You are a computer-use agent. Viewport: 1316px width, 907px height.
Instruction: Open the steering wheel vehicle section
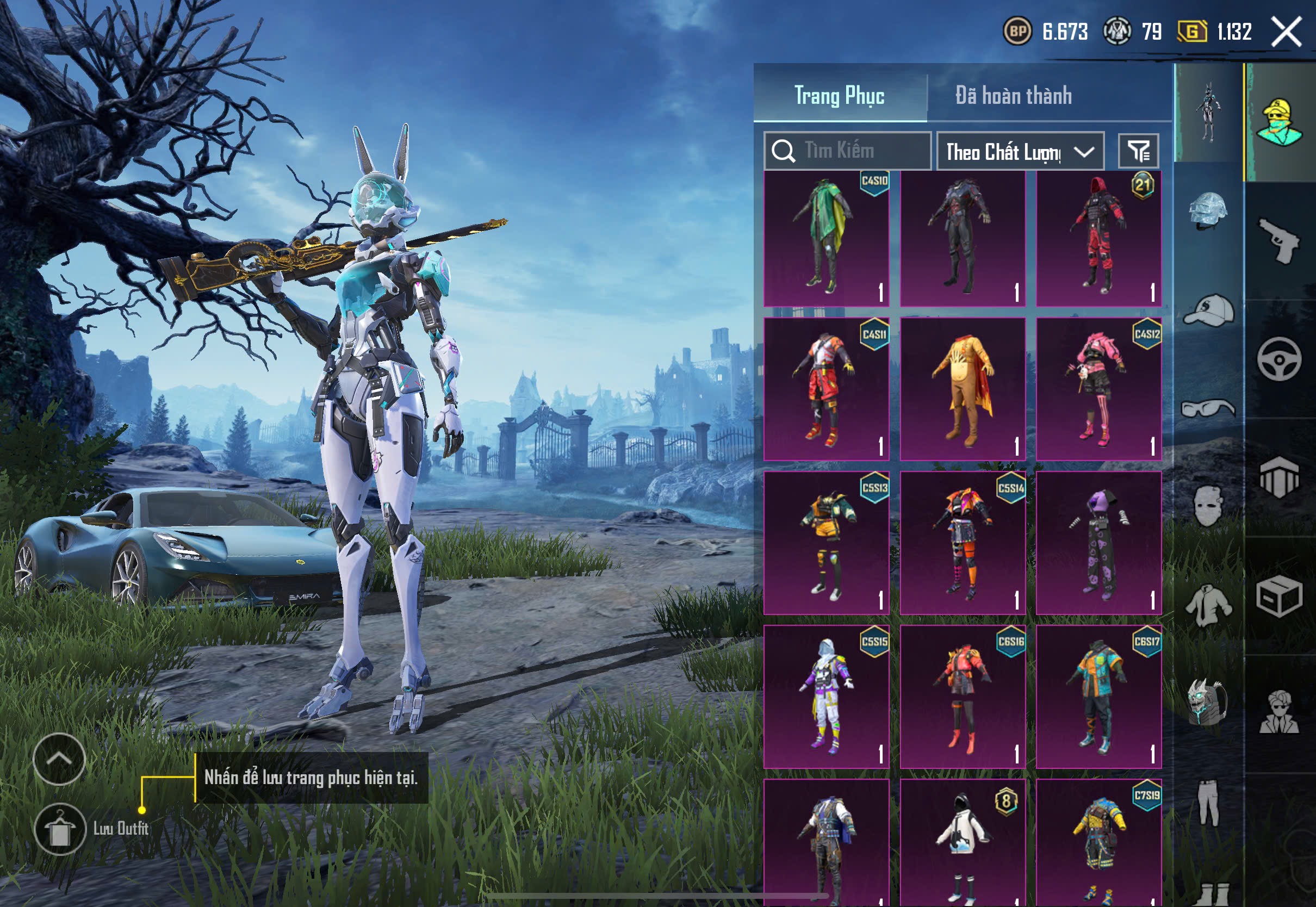click(x=1280, y=359)
